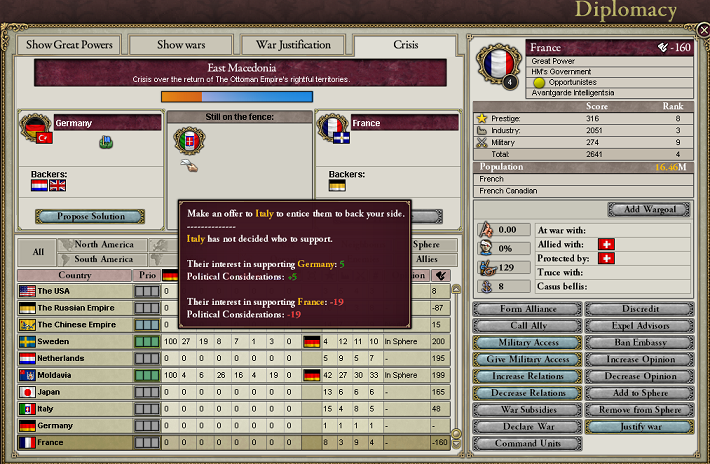710x464 pixels.
Task: Filter countries by North America
Action: [x=104, y=244]
